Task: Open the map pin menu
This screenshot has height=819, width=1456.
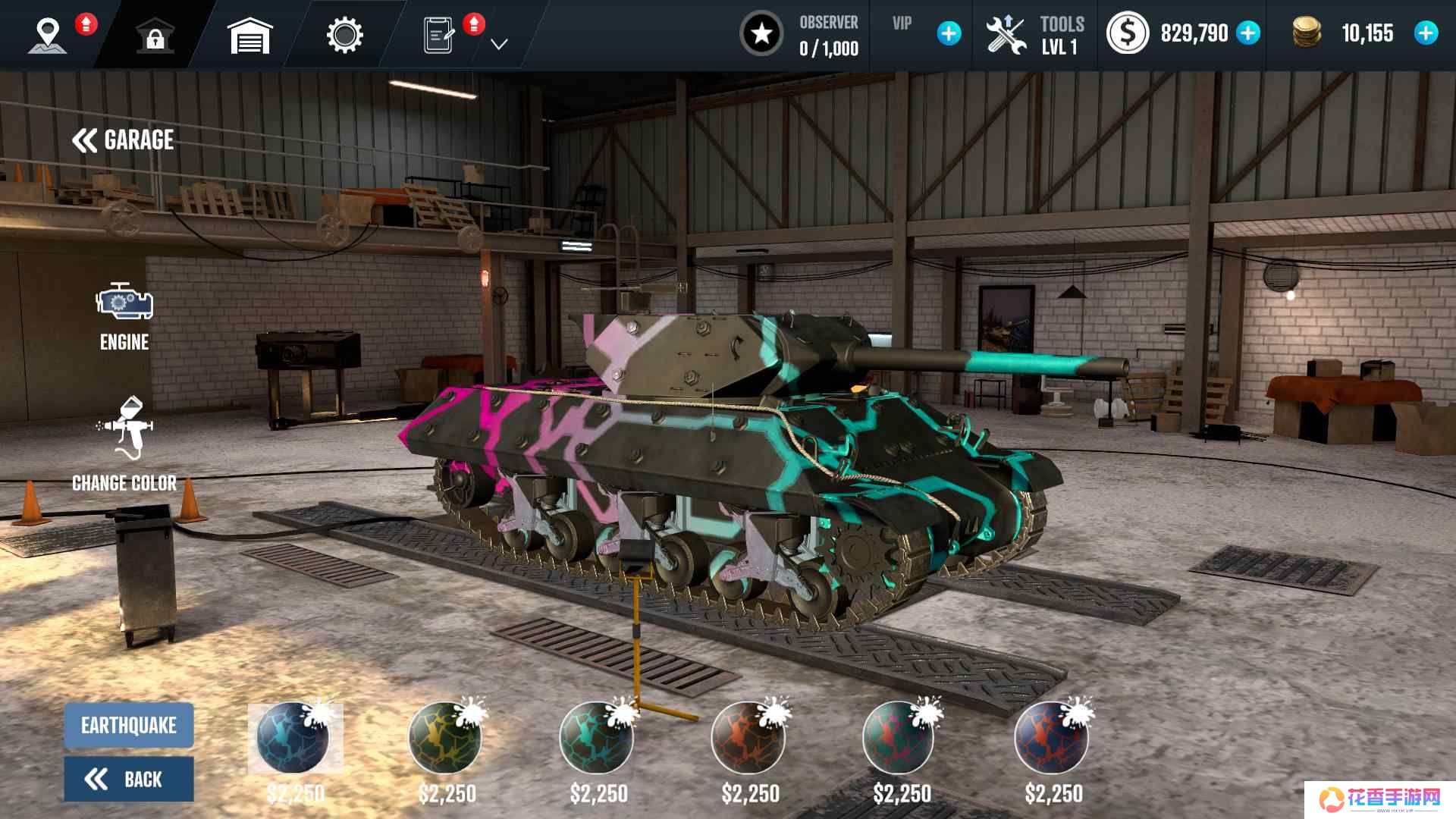Action: [x=48, y=36]
